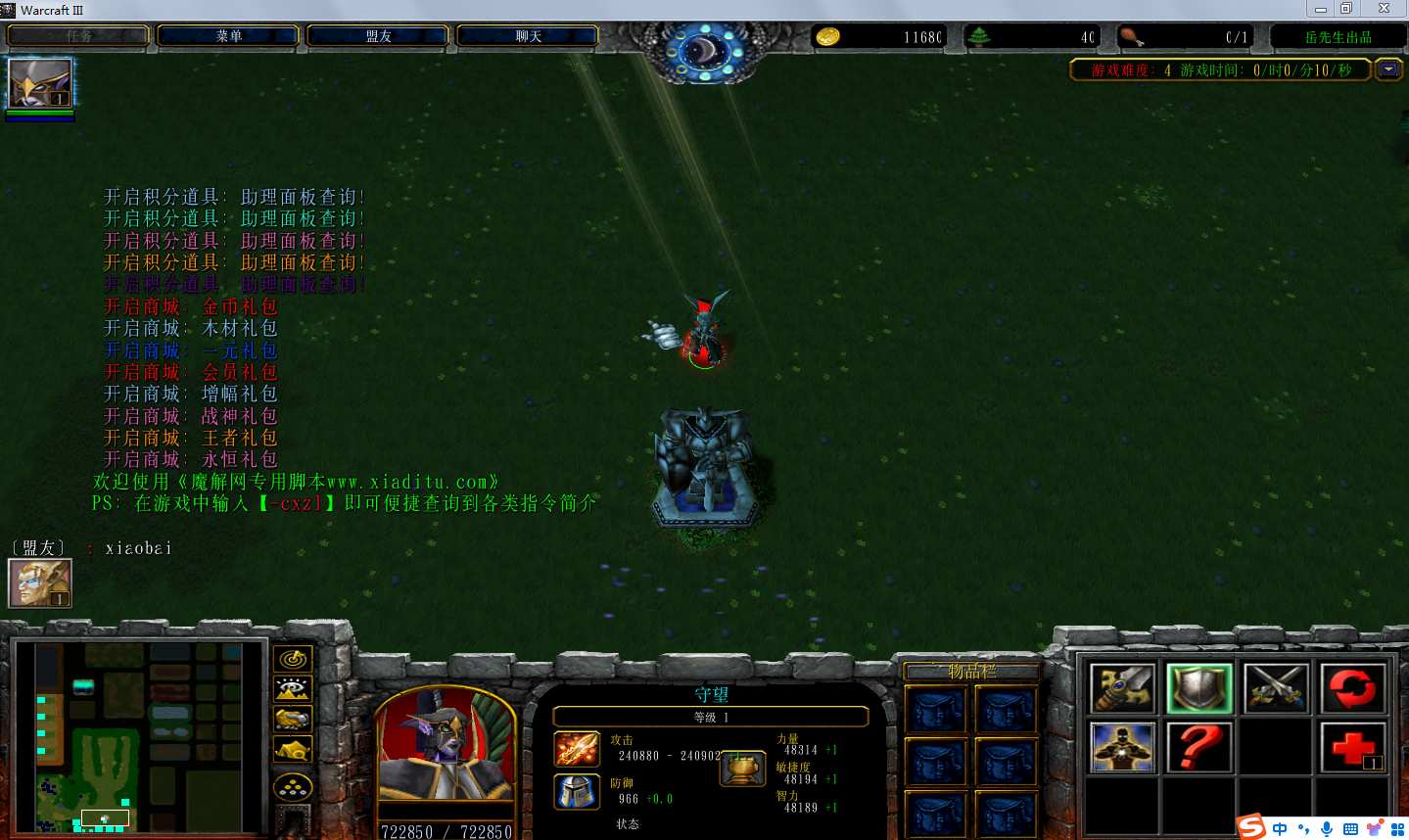Click on the minimap
The width and height of the screenshot is (1409, 840).
(137, 736)
